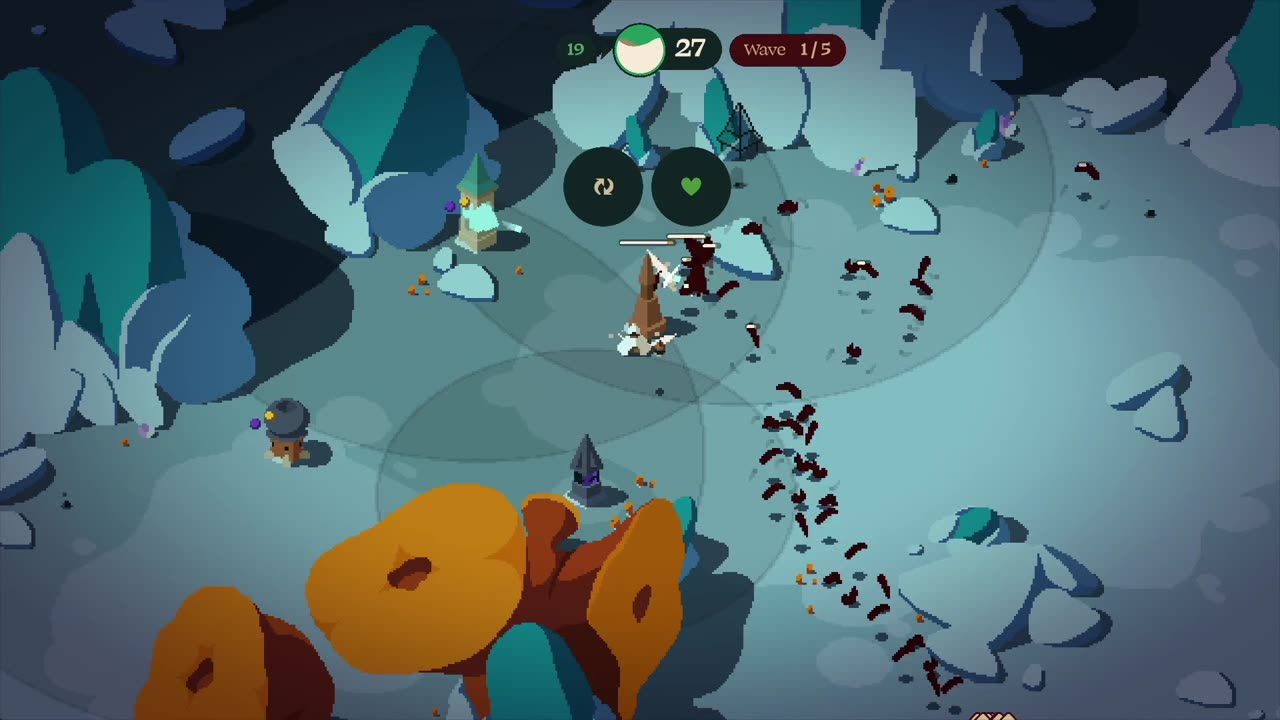The image size is (1280, 720).
Task: Click the circular arrows button above the tower
Action: [603, 187]
